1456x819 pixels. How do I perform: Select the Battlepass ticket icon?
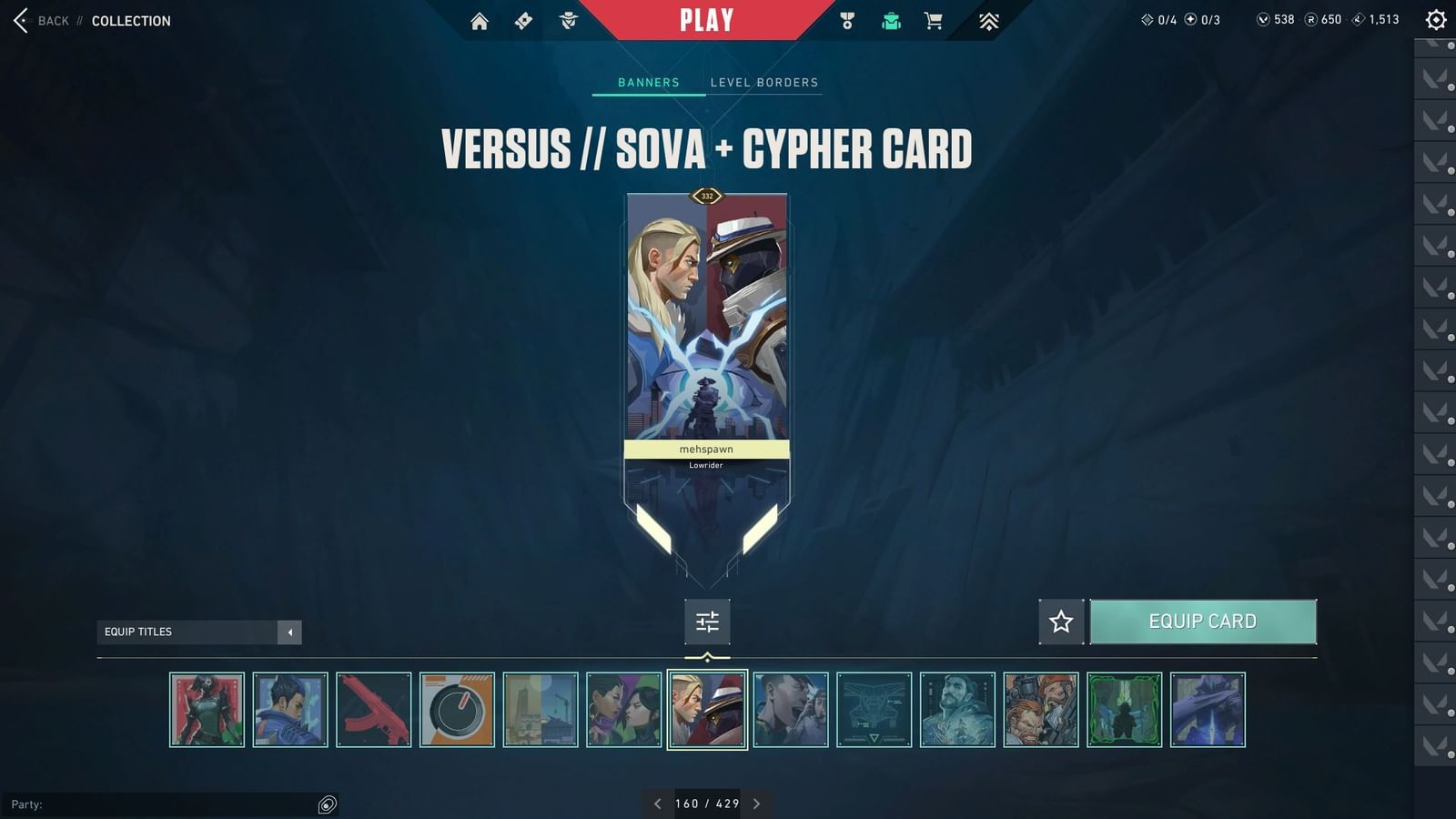(523, 19)
